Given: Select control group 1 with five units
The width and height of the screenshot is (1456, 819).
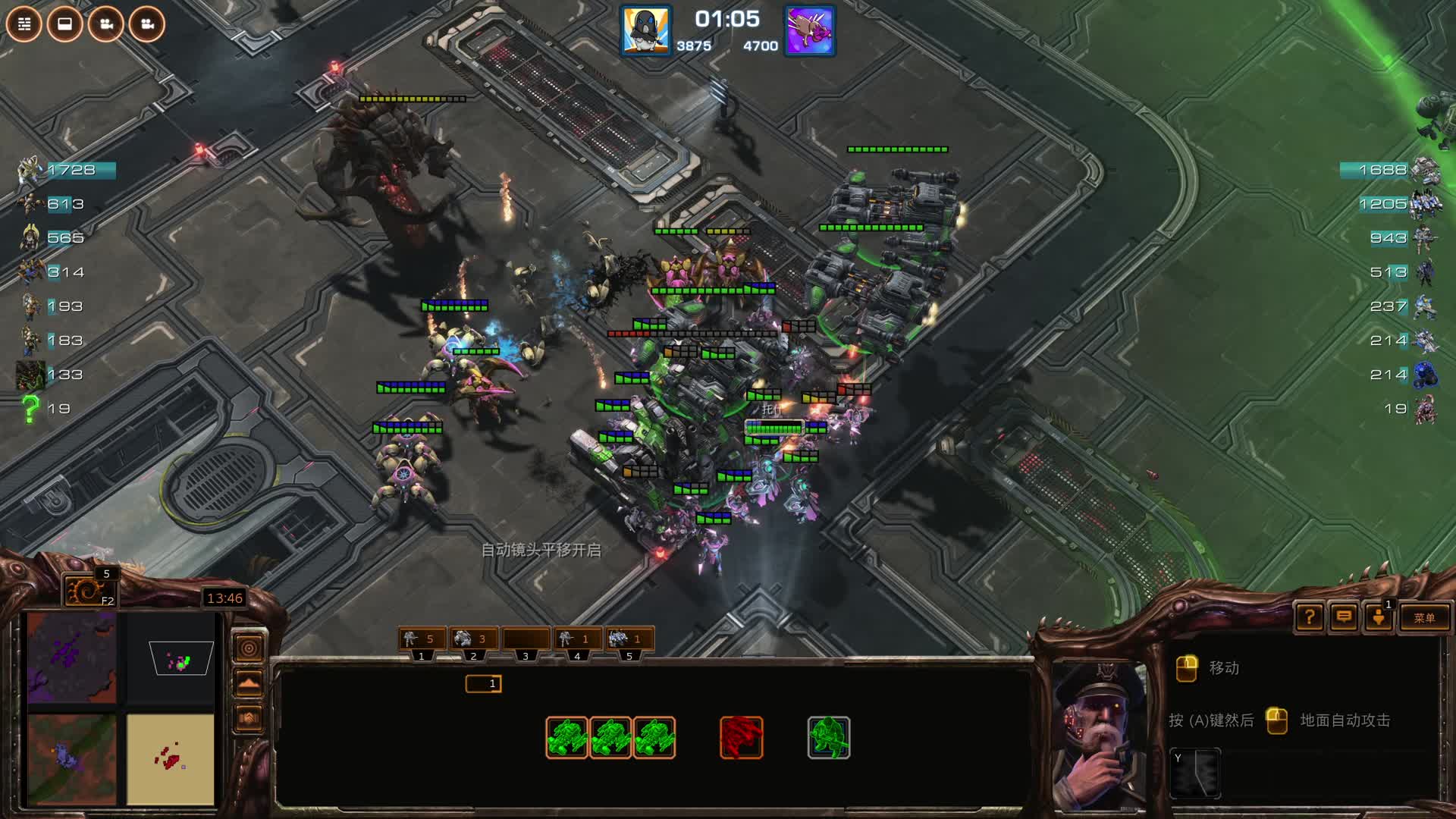Looking at the screenshot, I should click(x=421, y=639).
